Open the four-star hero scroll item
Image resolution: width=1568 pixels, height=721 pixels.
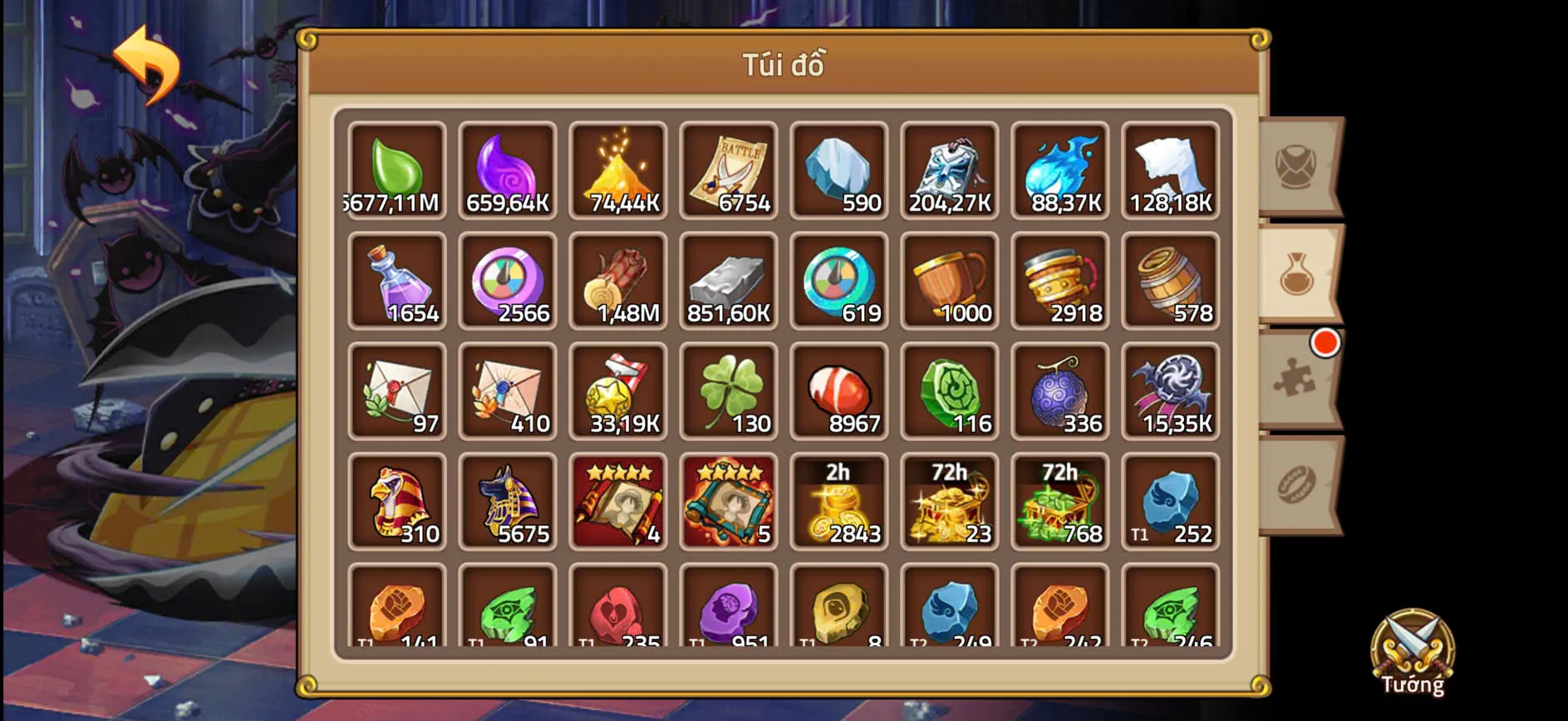pos(618,501)
